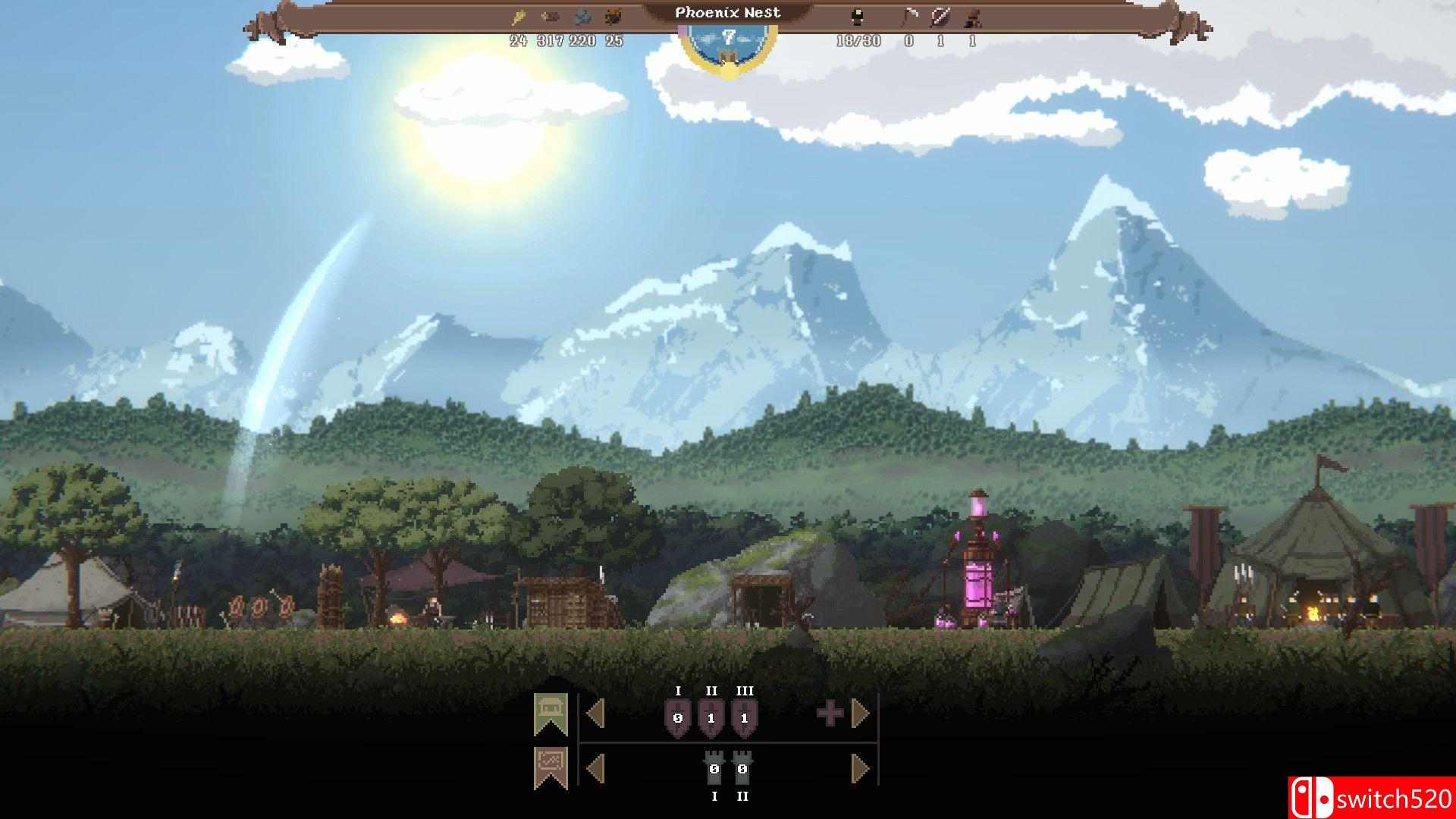This screenshot has height=819, width=1456.
Task: Select the tier I shield showing 0
Action: pyautogui.click(x=678, y=716)
